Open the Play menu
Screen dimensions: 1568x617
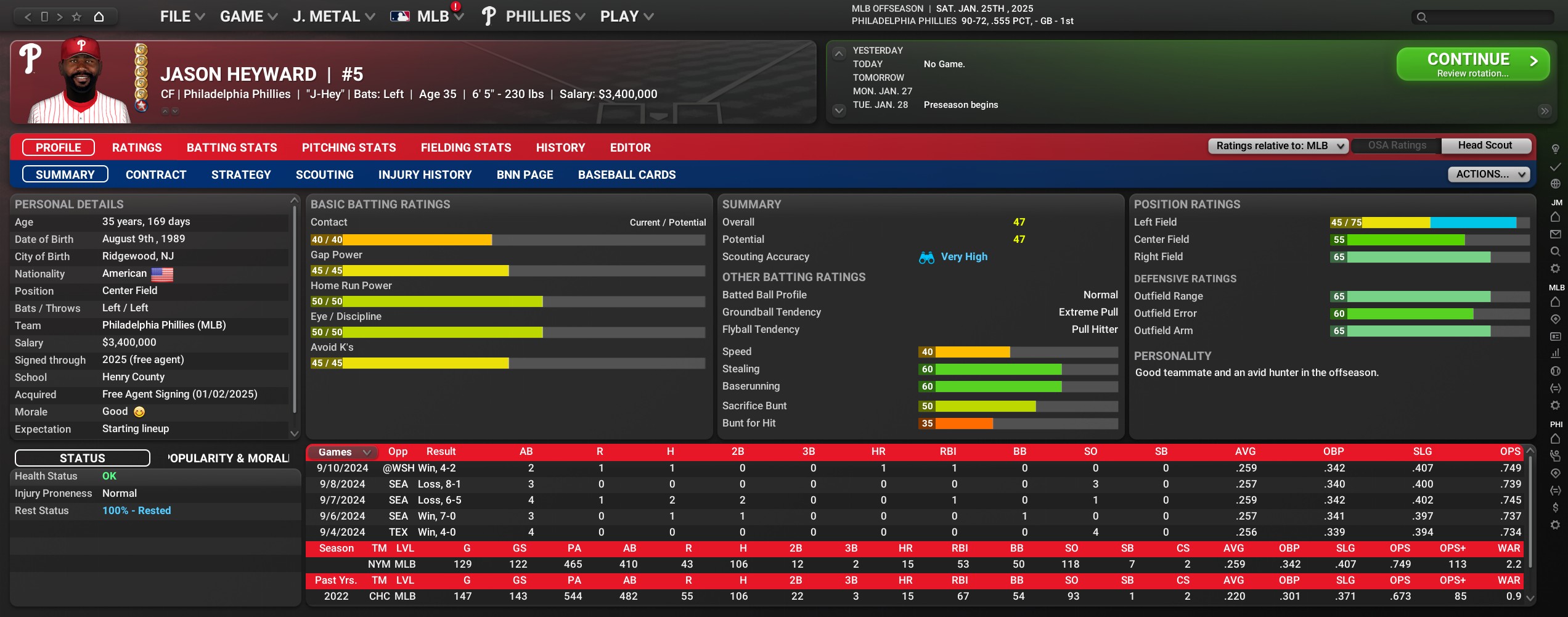point(626,17)
